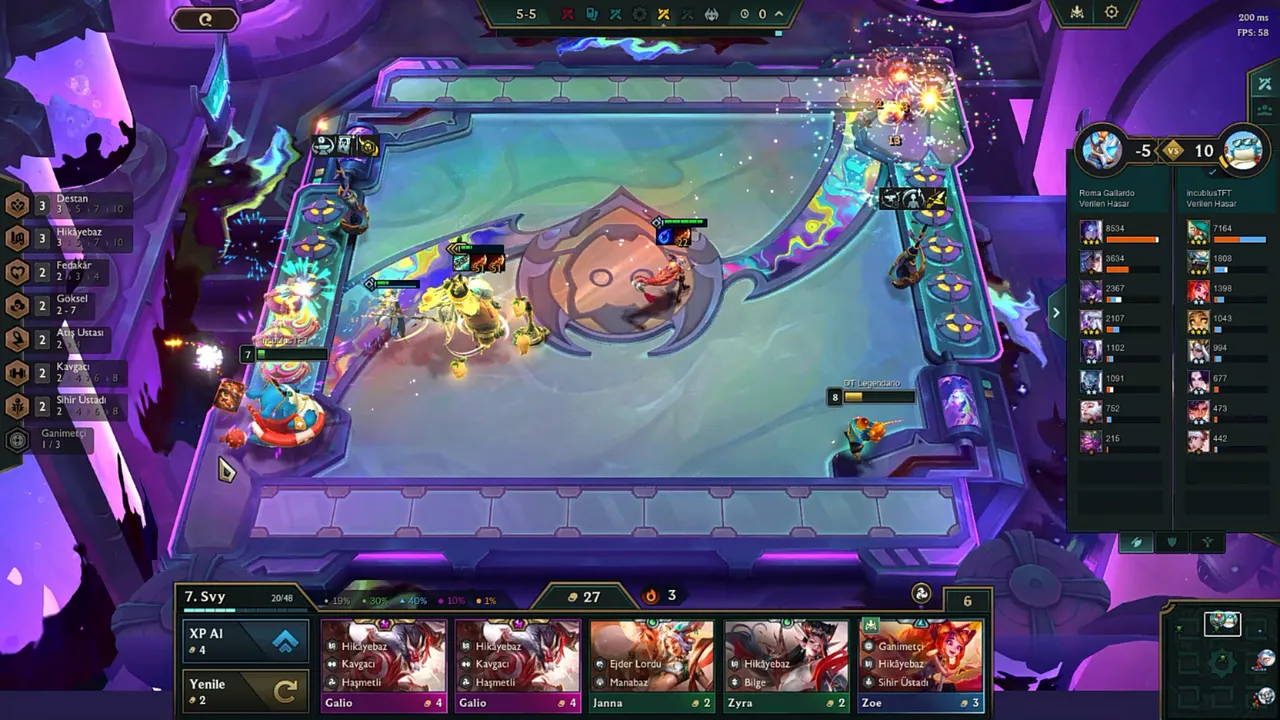The width and height of the screenshot is (1280, 720).
Task: Refresh the shop with the Yenile button
Action: tap(245, 689)
